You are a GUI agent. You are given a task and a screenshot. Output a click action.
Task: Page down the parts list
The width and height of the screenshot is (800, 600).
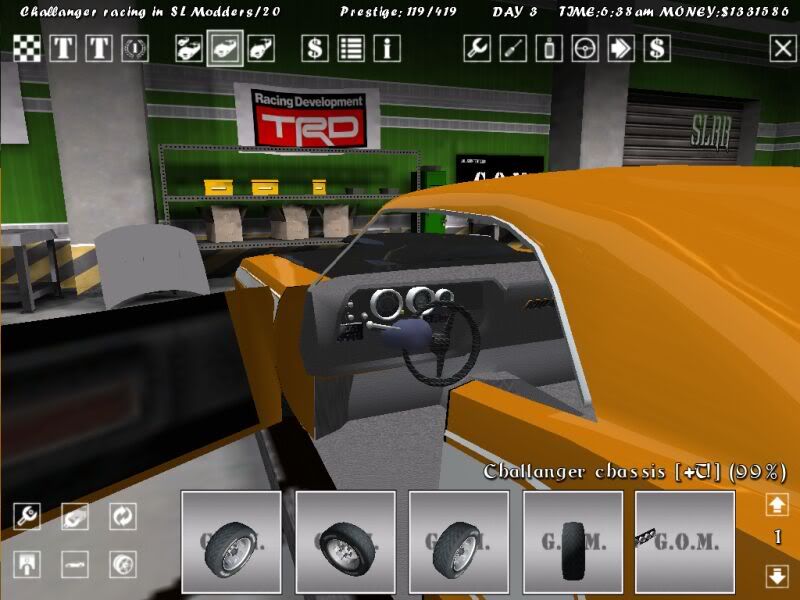776,576
